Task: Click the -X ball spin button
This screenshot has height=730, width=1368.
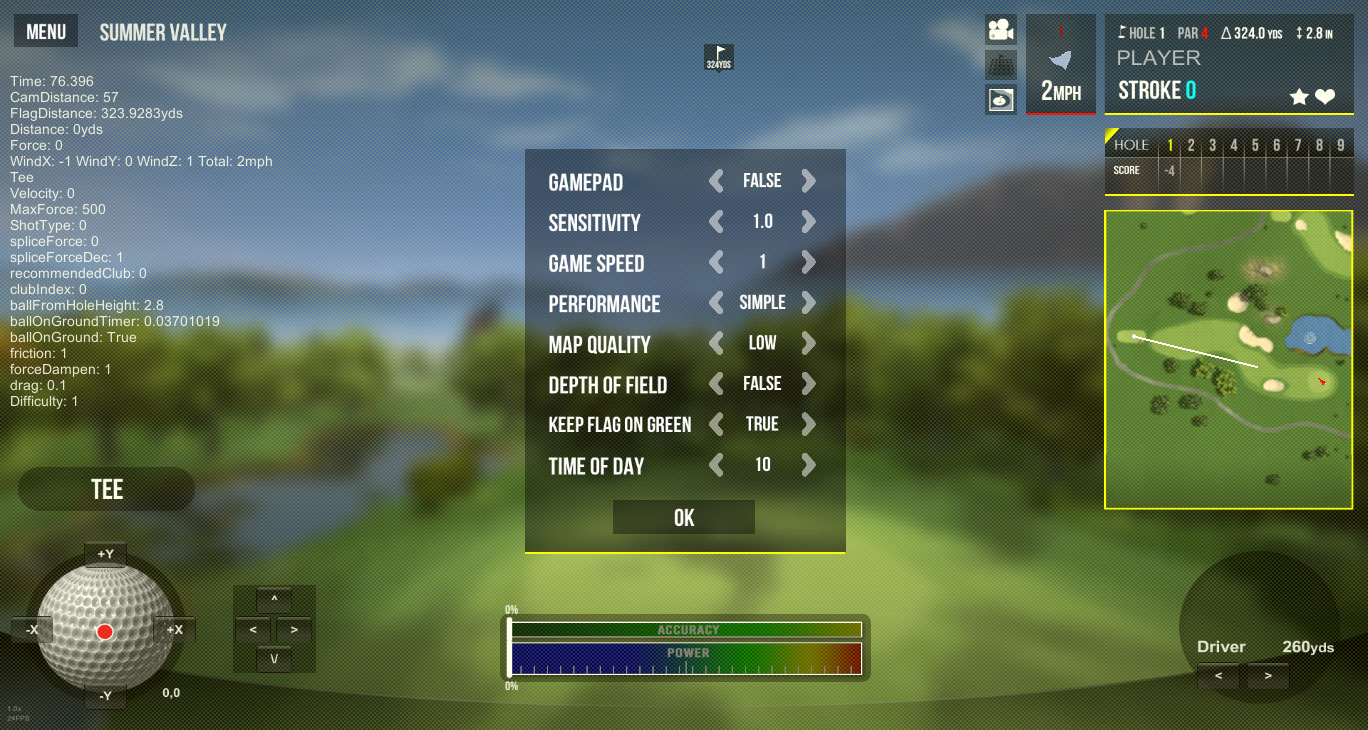Action: 33,629
